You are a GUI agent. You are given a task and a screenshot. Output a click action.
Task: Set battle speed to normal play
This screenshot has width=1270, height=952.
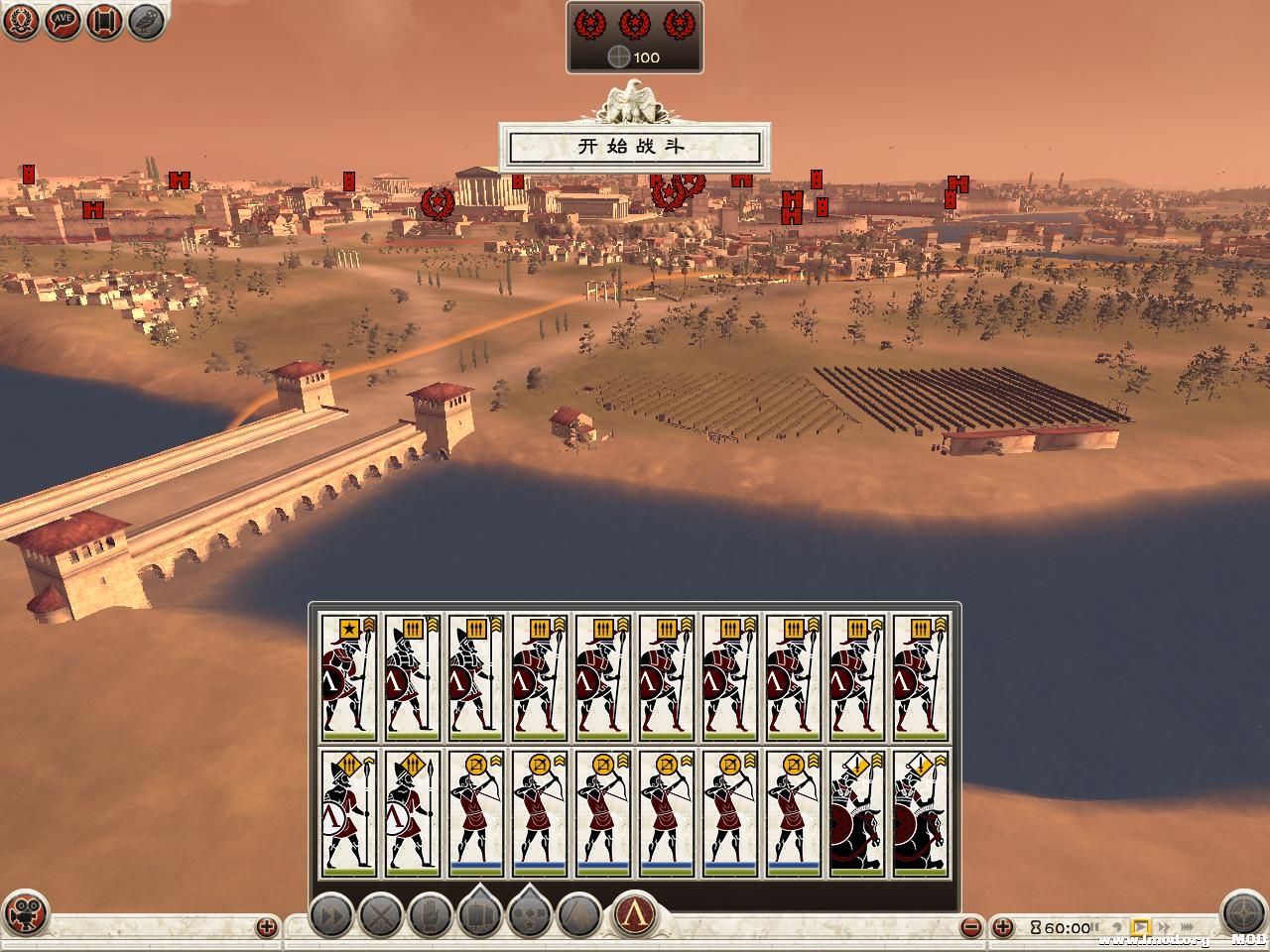(x=1140, y=928)
